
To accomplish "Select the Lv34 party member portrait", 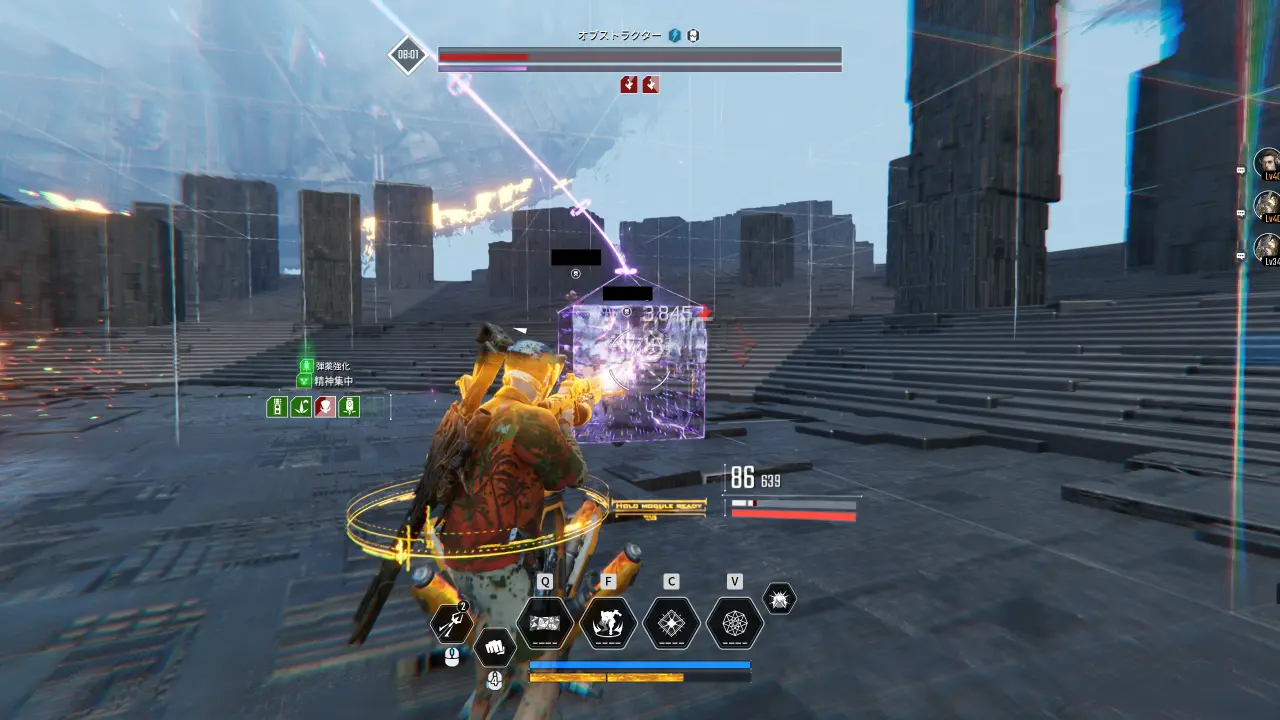I will [x=1268, y=248].
